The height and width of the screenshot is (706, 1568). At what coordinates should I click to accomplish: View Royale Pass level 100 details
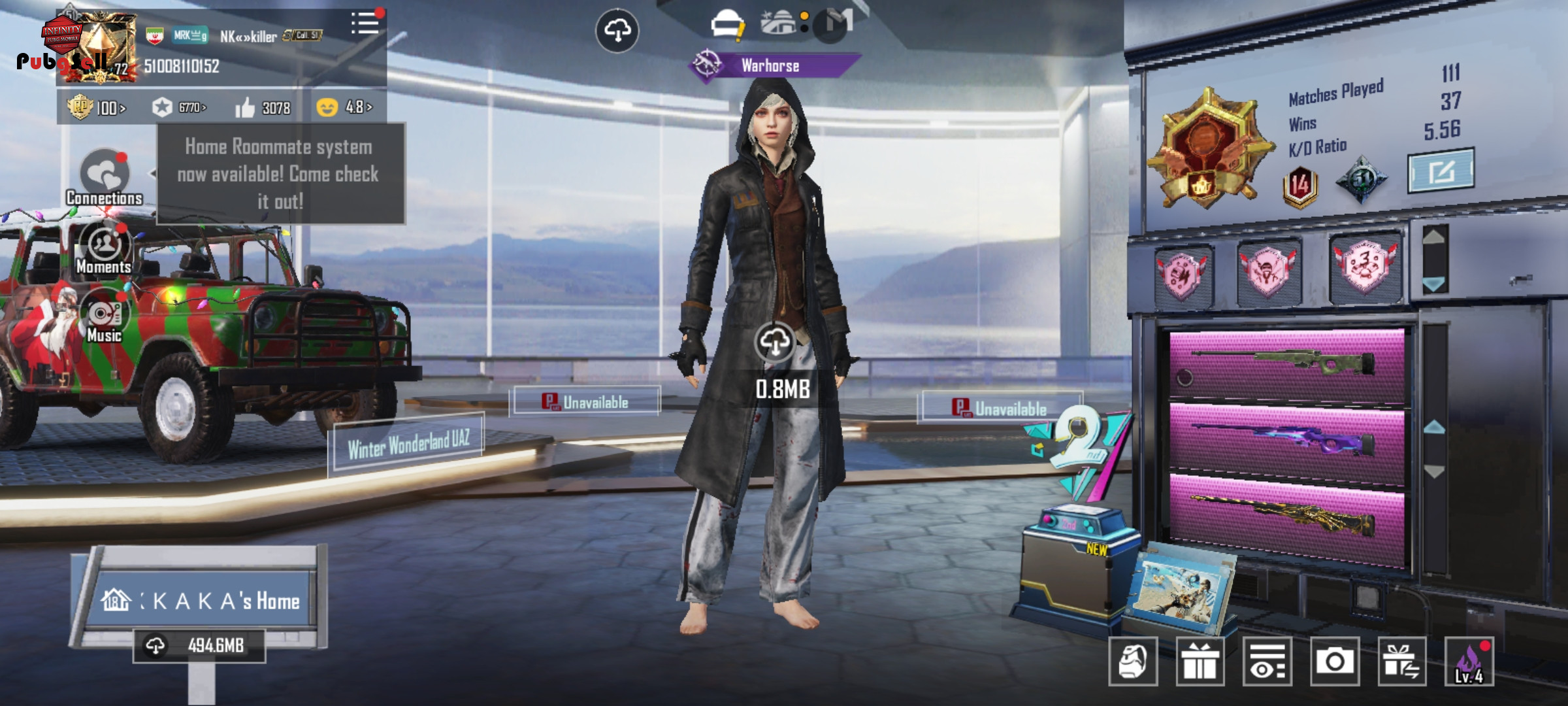click(97, 107)
